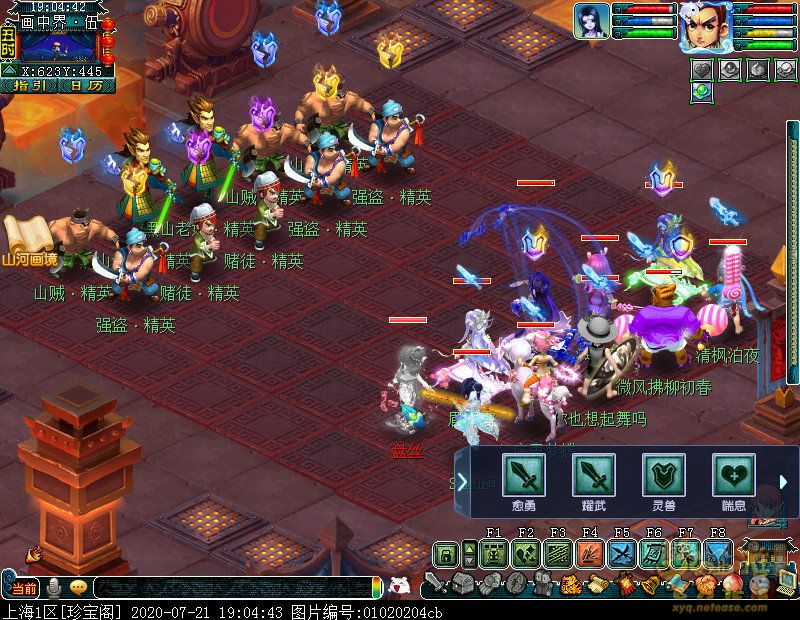This screenshot has height=620, width=800.
Task: Show next skills with the right arrow
Action: pos(784,483)
